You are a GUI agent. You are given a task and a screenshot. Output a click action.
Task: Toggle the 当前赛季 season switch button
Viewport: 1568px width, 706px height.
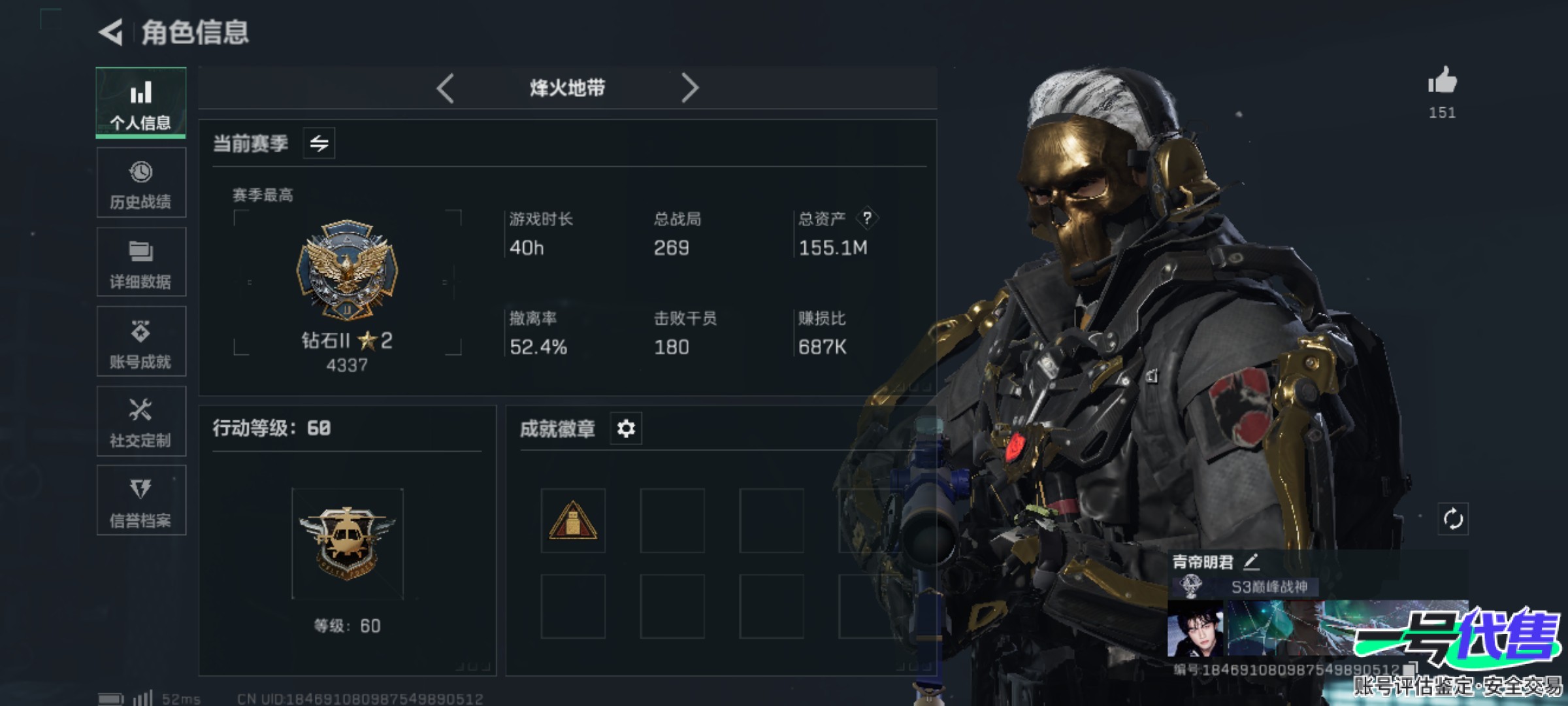319,143
